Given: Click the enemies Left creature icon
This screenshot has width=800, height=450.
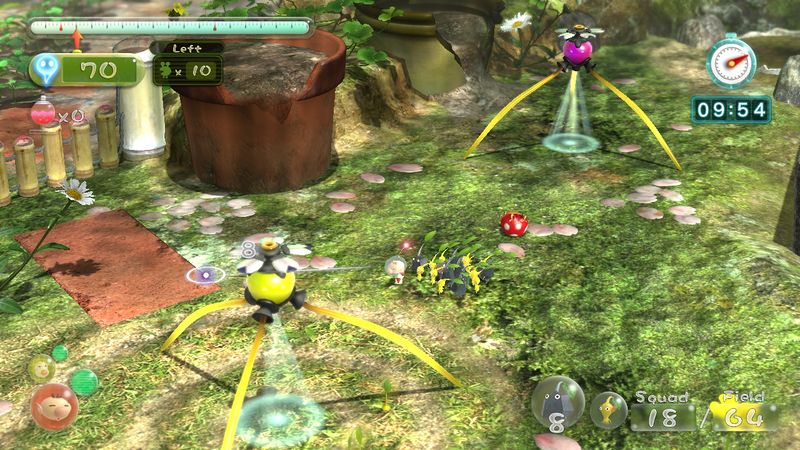Looking at the screenshot, I should point(166,71).
